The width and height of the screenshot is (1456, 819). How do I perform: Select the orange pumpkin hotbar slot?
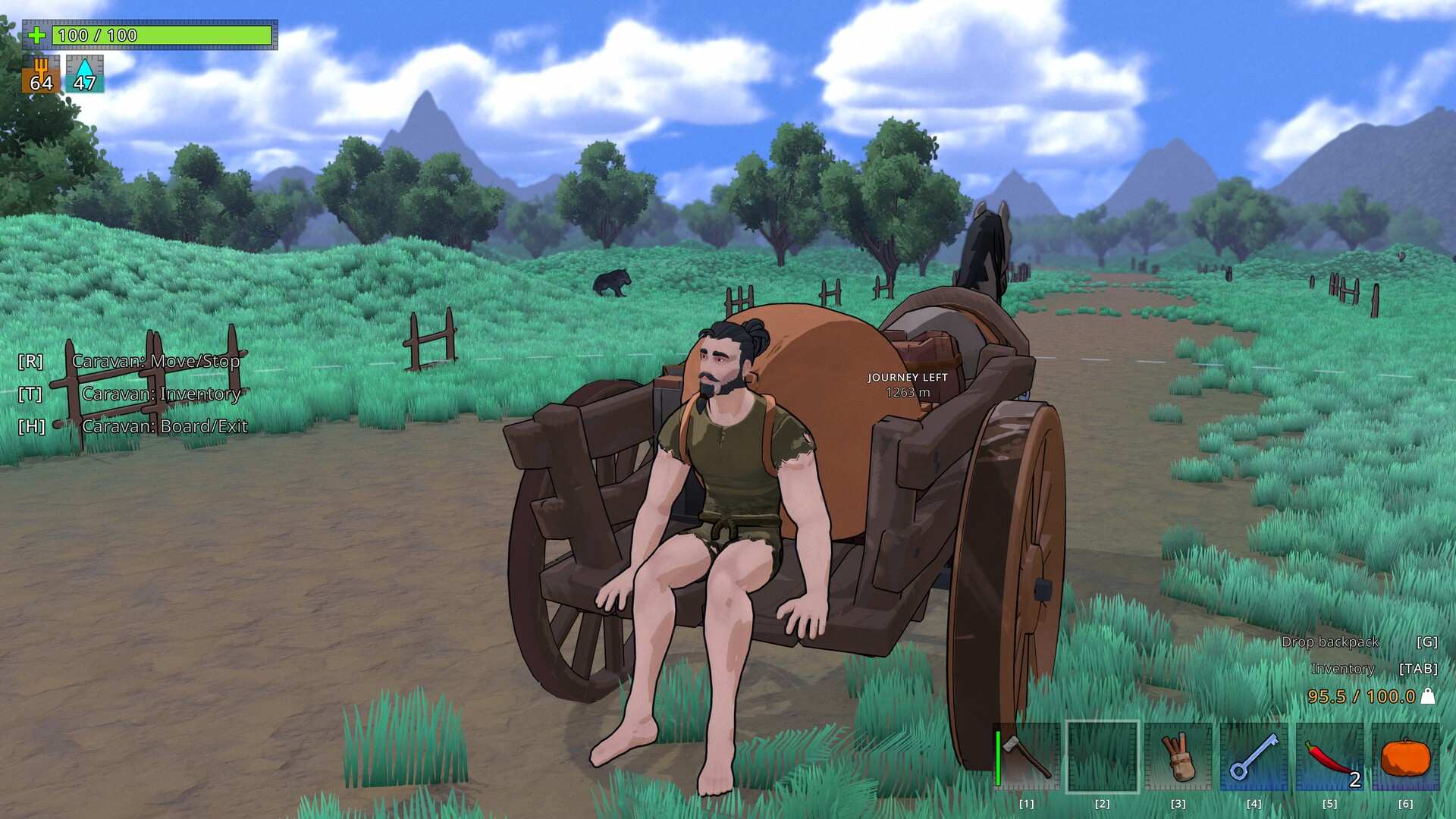(1405, 757)
